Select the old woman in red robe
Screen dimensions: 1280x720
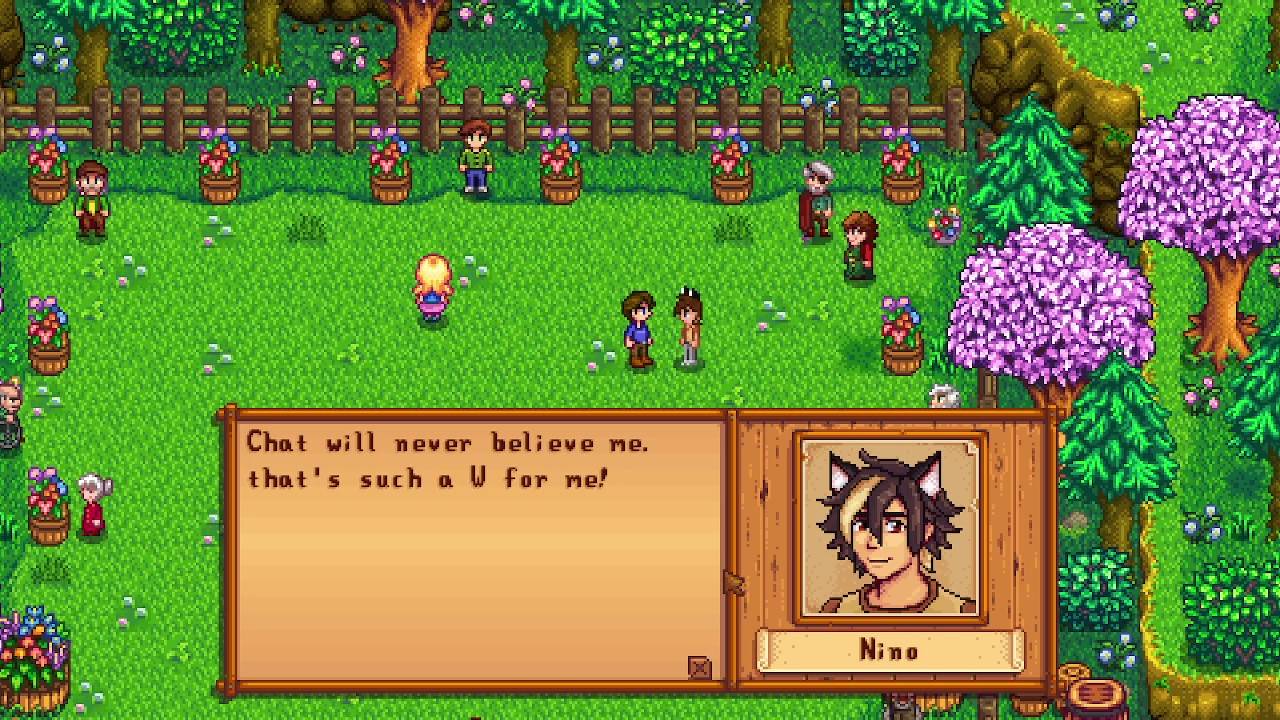(x=92, y=500)
